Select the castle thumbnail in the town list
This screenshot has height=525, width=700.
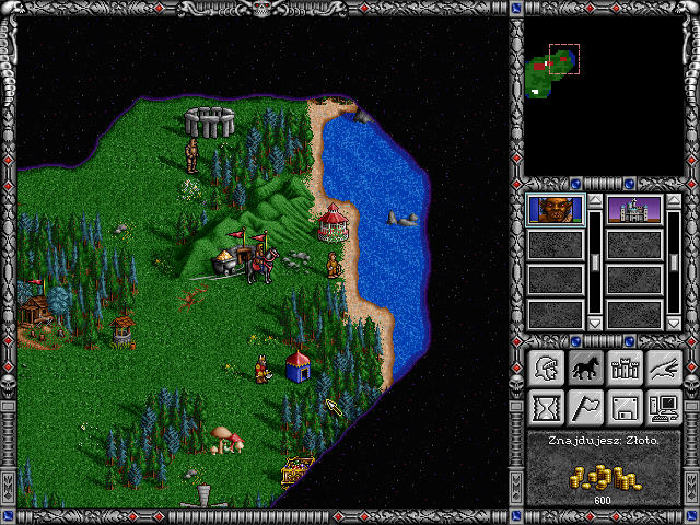pos(635,211)
